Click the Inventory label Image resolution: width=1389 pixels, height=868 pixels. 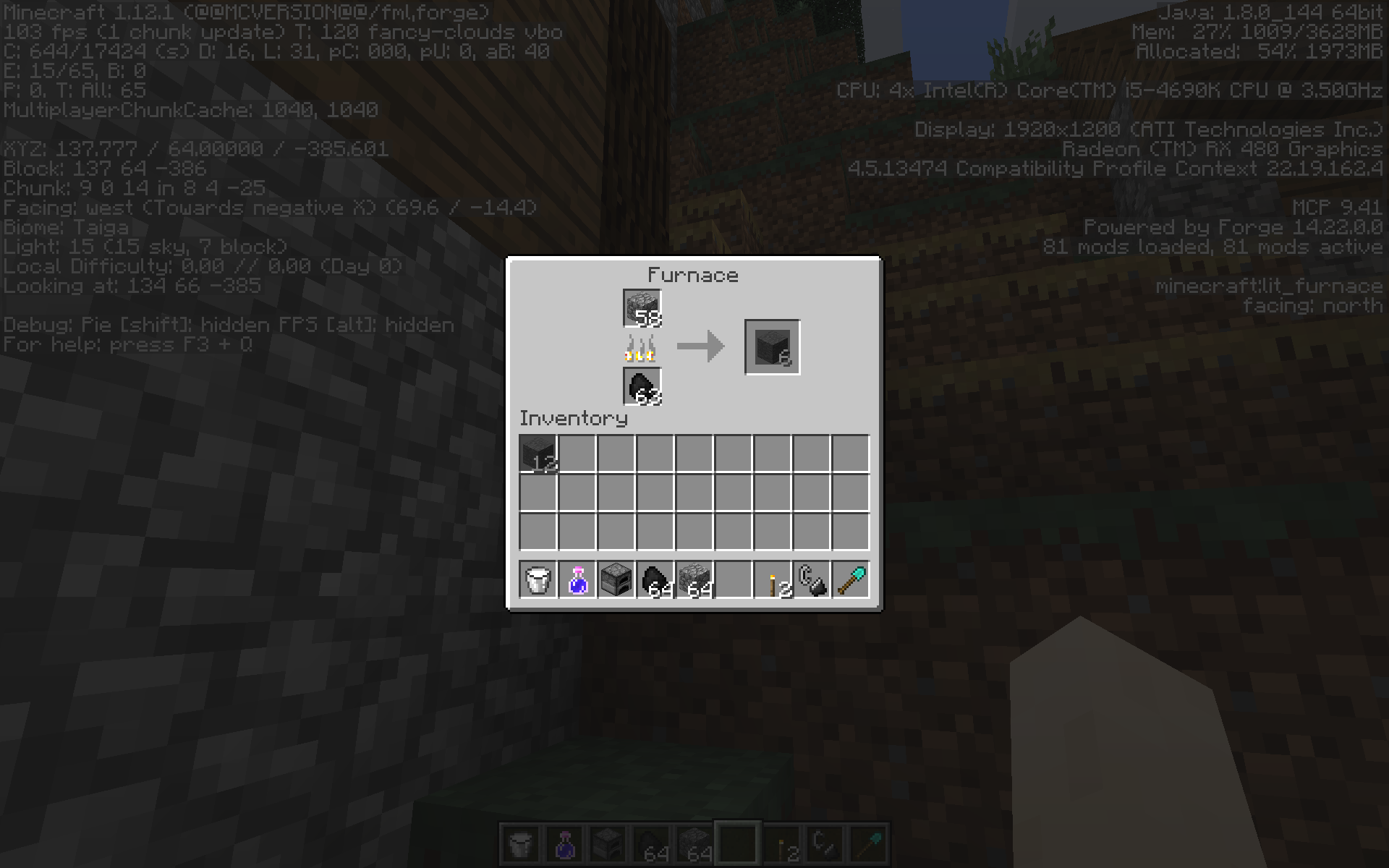(x=573, y=419)
